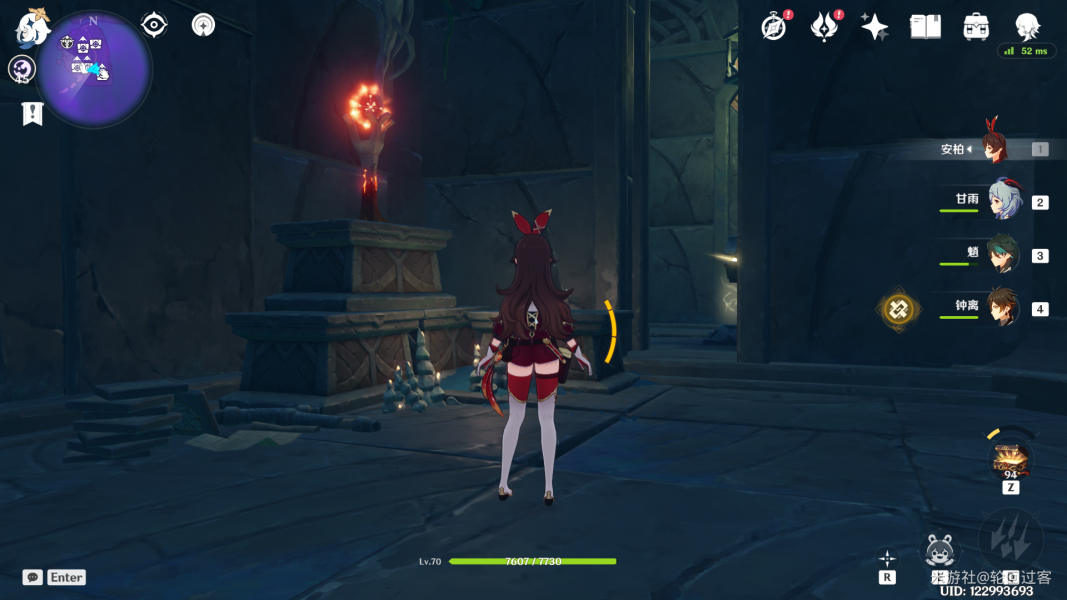Open the Paimon main menu

[x=32, y=27]
